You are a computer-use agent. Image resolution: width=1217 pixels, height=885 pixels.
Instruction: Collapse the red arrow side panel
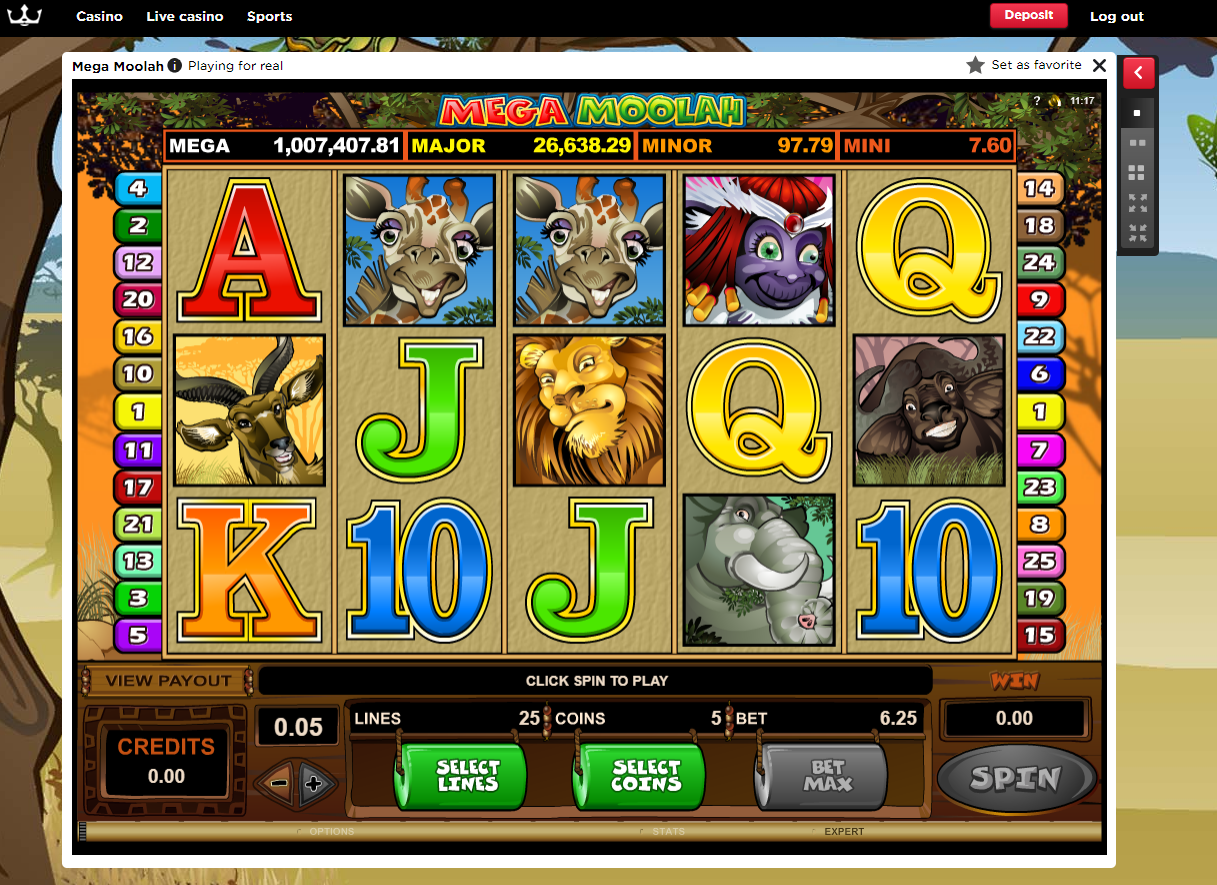pos(1139,73)
